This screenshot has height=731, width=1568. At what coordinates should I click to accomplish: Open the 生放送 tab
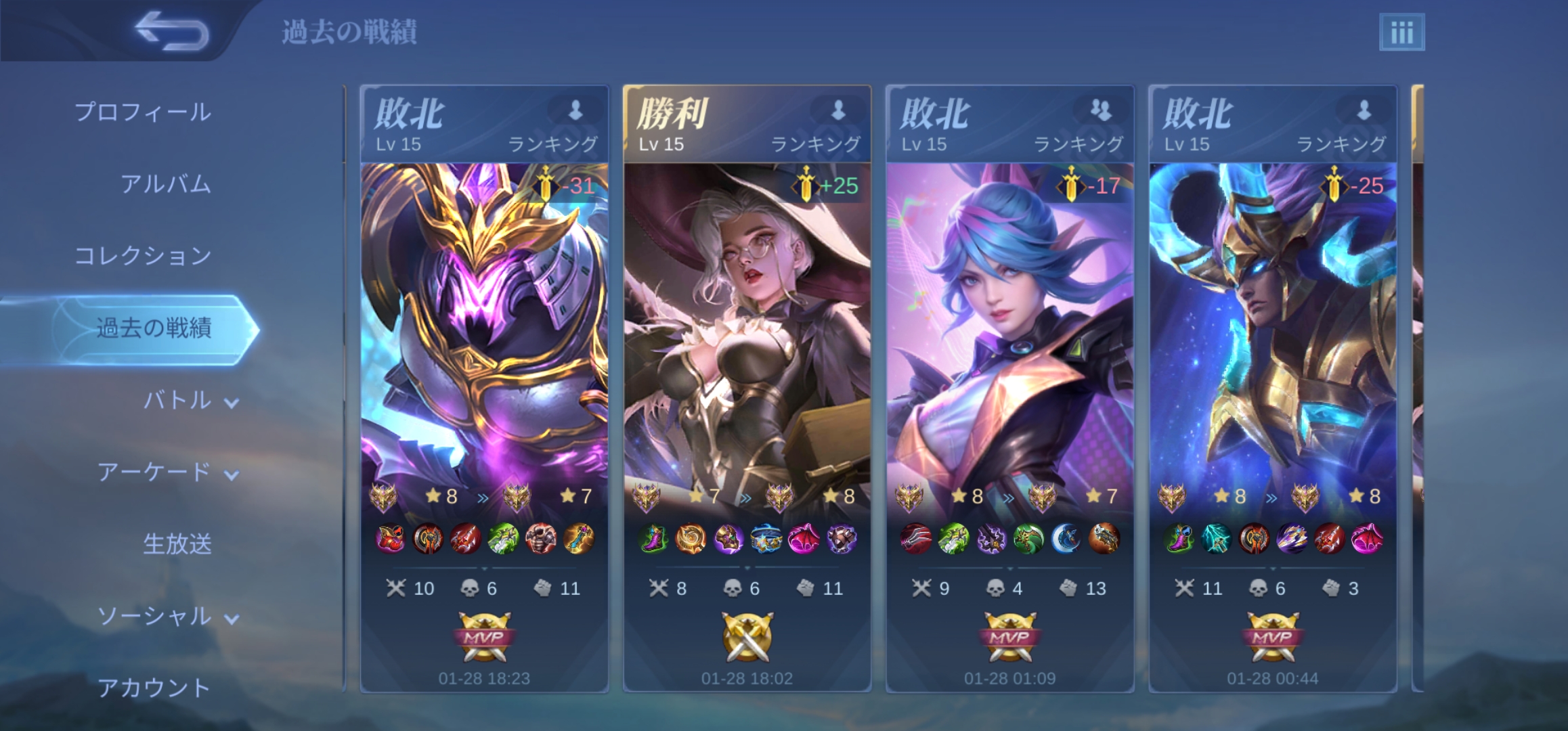[x=177, y=544]
